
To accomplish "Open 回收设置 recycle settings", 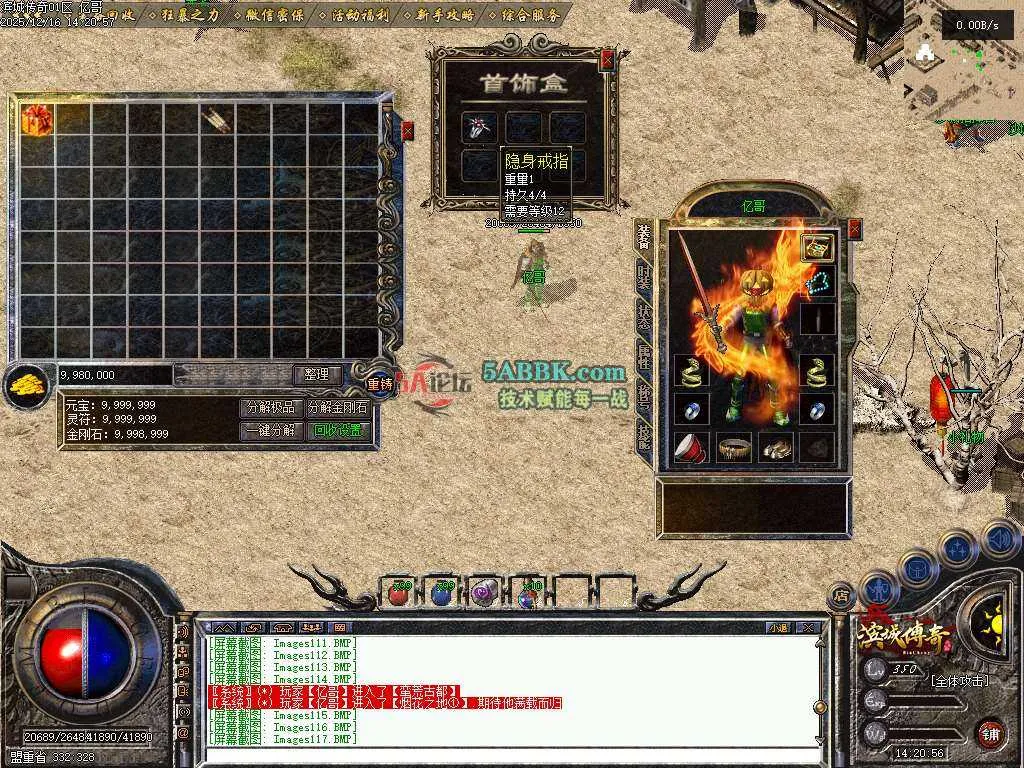I will coord(337,431).
